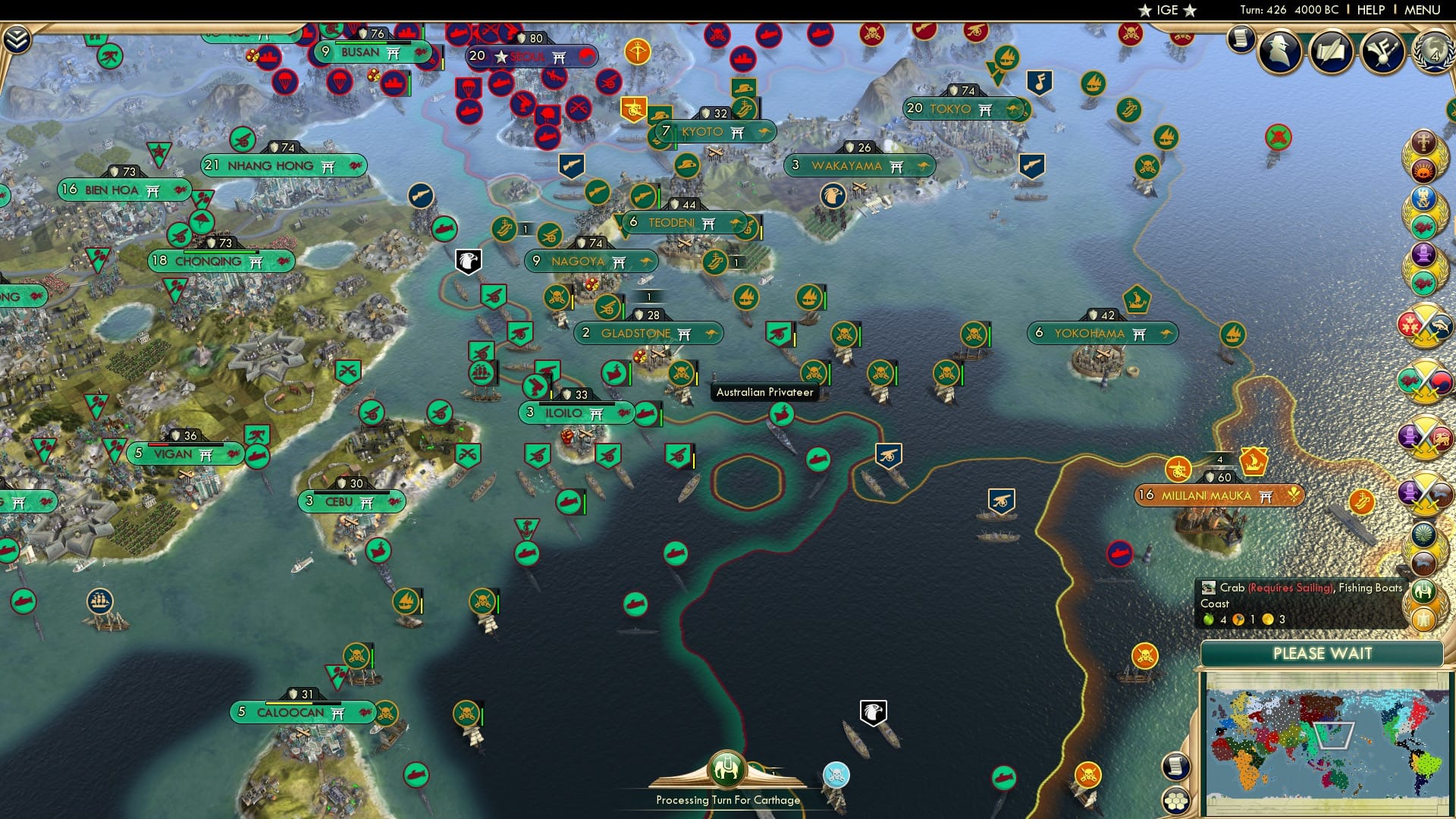1456x819 pixels.
Task: Toggle Strategic View with the hex icon near minimap
Action: [1176, 802]
